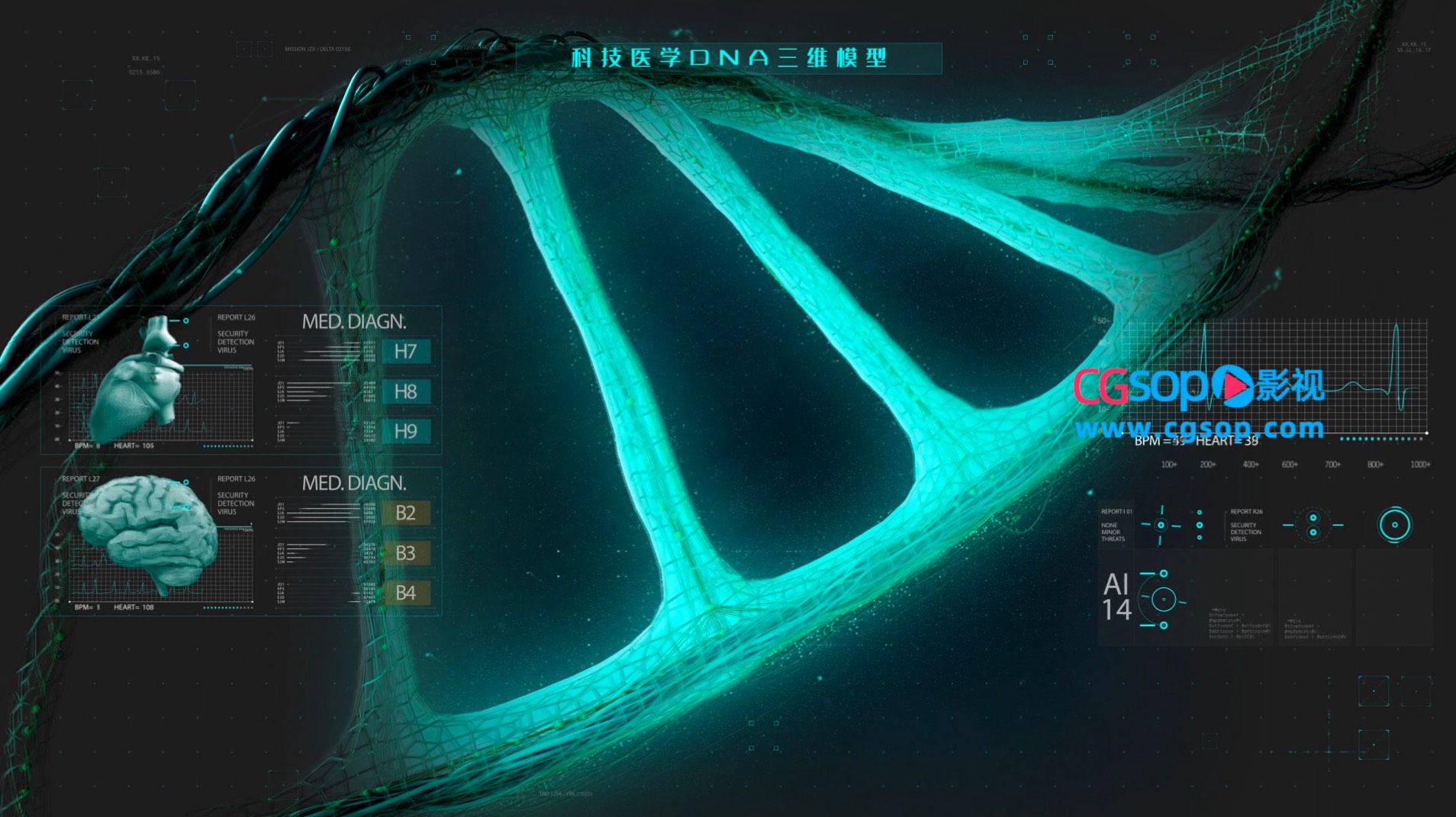Screen dimensions: 1456x817
Task: Select the B2 diagnosis tile
Action: click(x=405, y=513)
